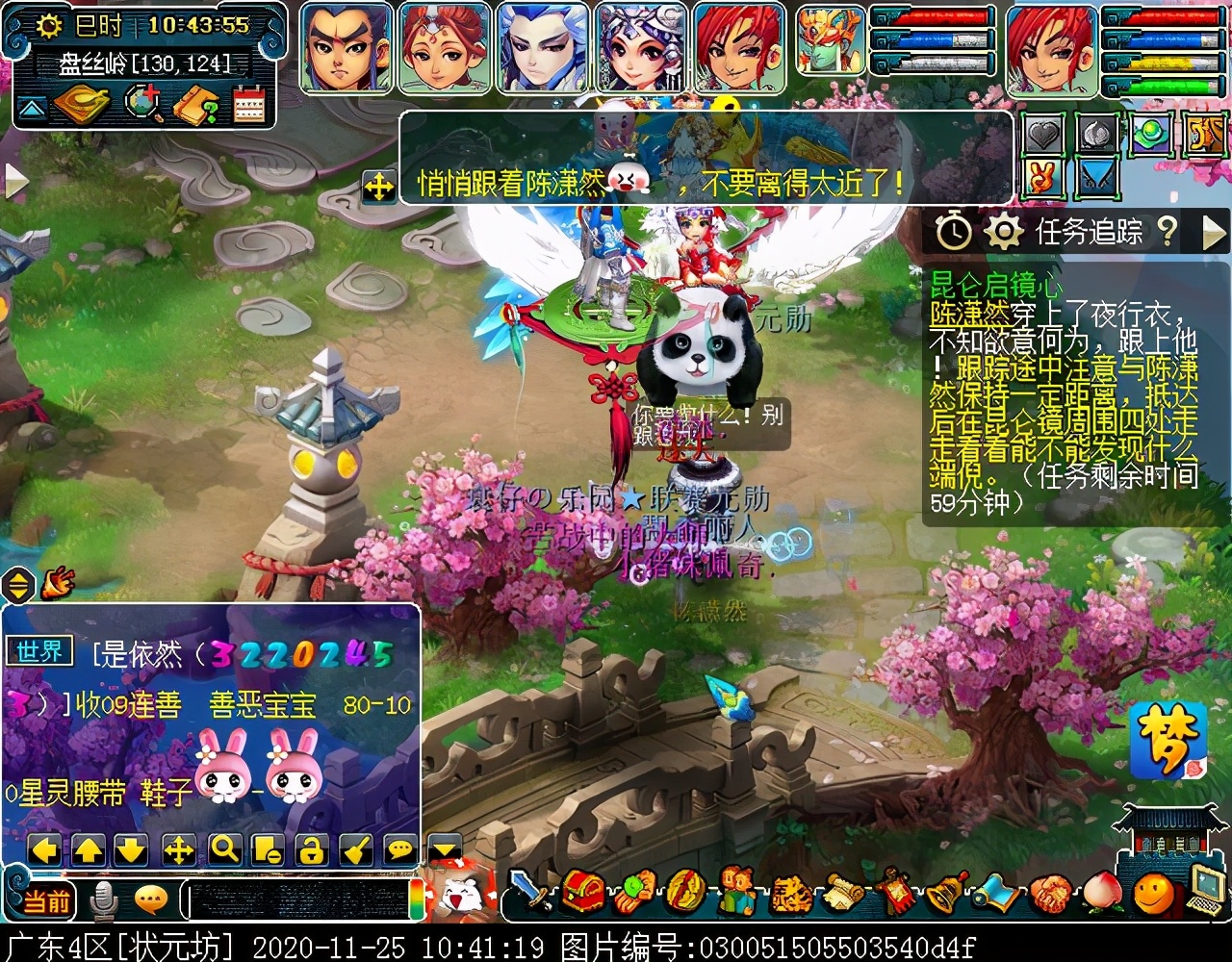This screenshot has width=1232, height=962.
Task: Select the green orb status icon
Action: tap(1149, 136)
